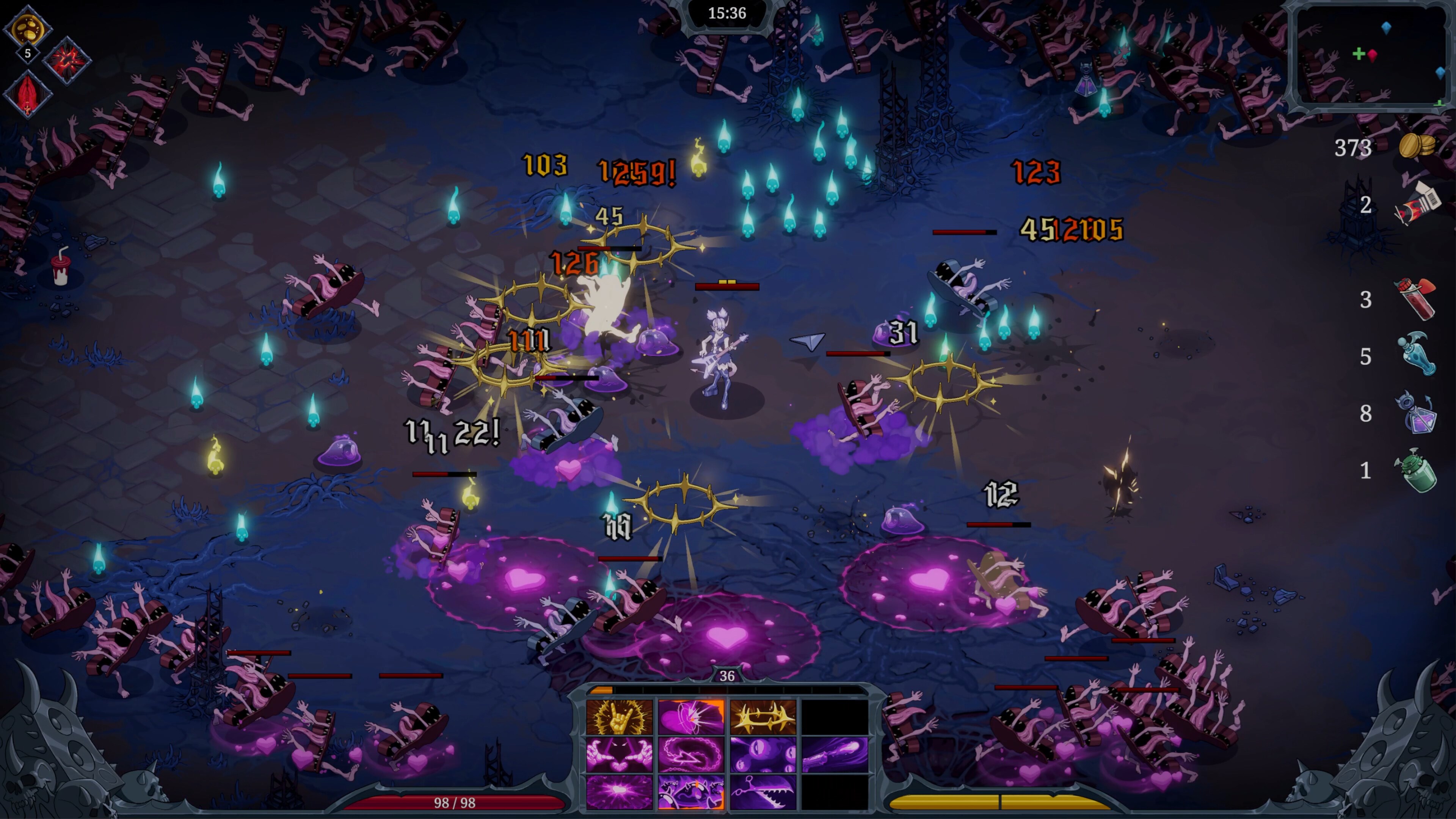Choose the glowing heart burst ability
This screenshot has height=819, width=1456.
coord(619,792)
